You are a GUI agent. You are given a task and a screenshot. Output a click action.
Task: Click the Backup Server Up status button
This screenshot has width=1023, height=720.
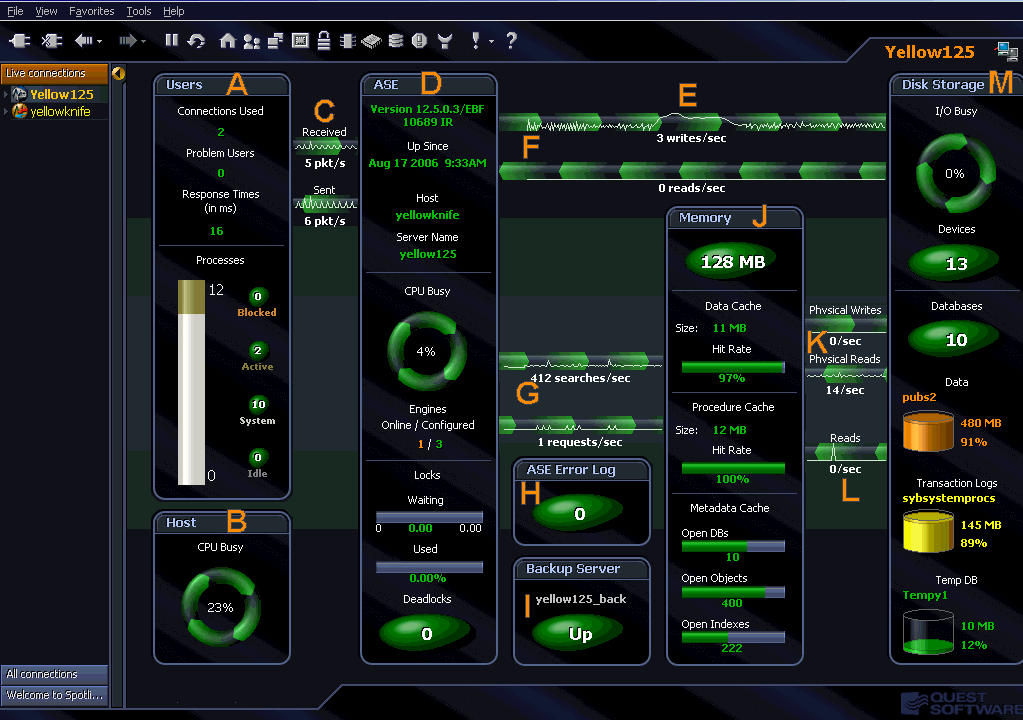580,633
